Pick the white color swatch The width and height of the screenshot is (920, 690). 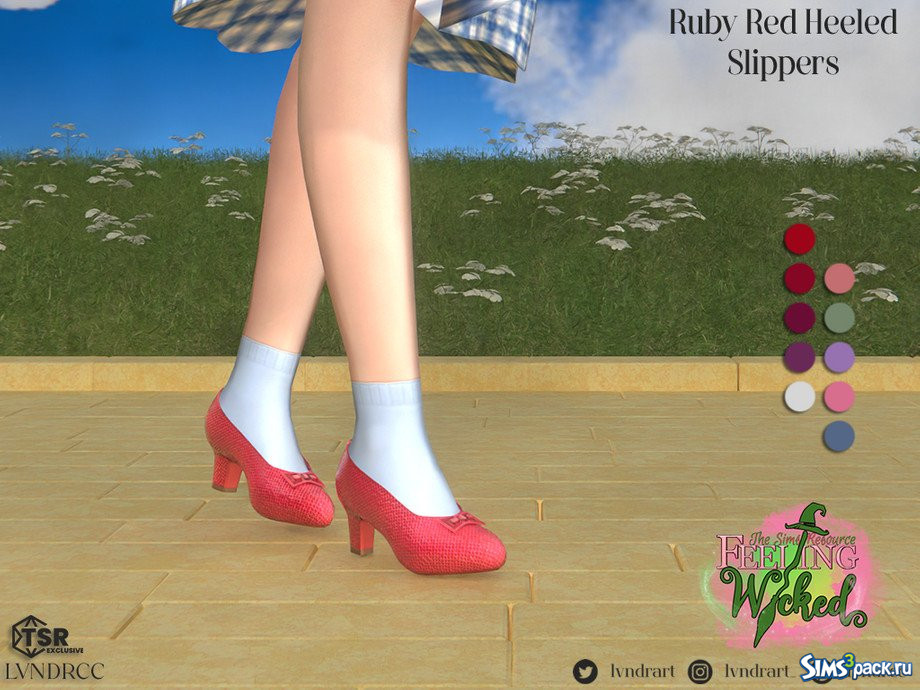pos(799,396)
